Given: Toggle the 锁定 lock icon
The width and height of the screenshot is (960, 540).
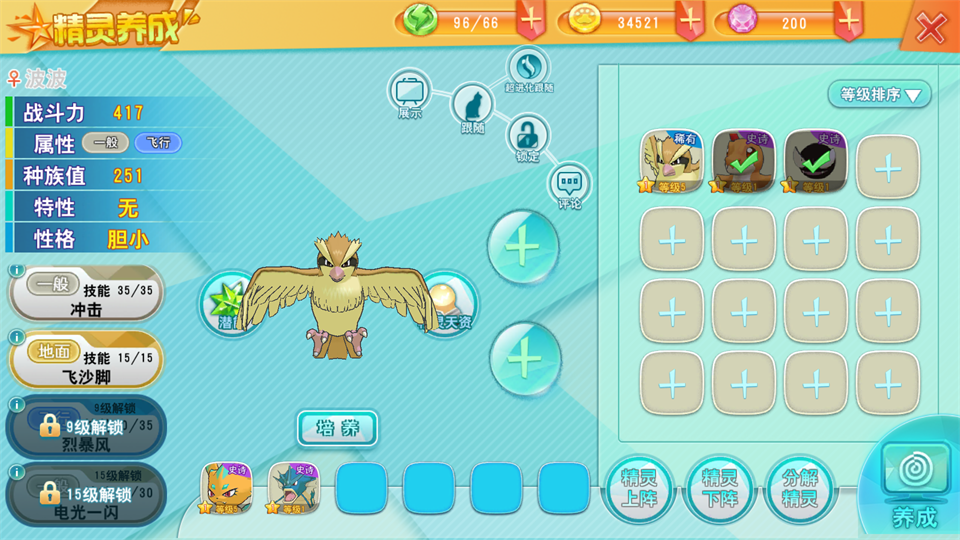Looking at the screenshot, I should [527, 135].
